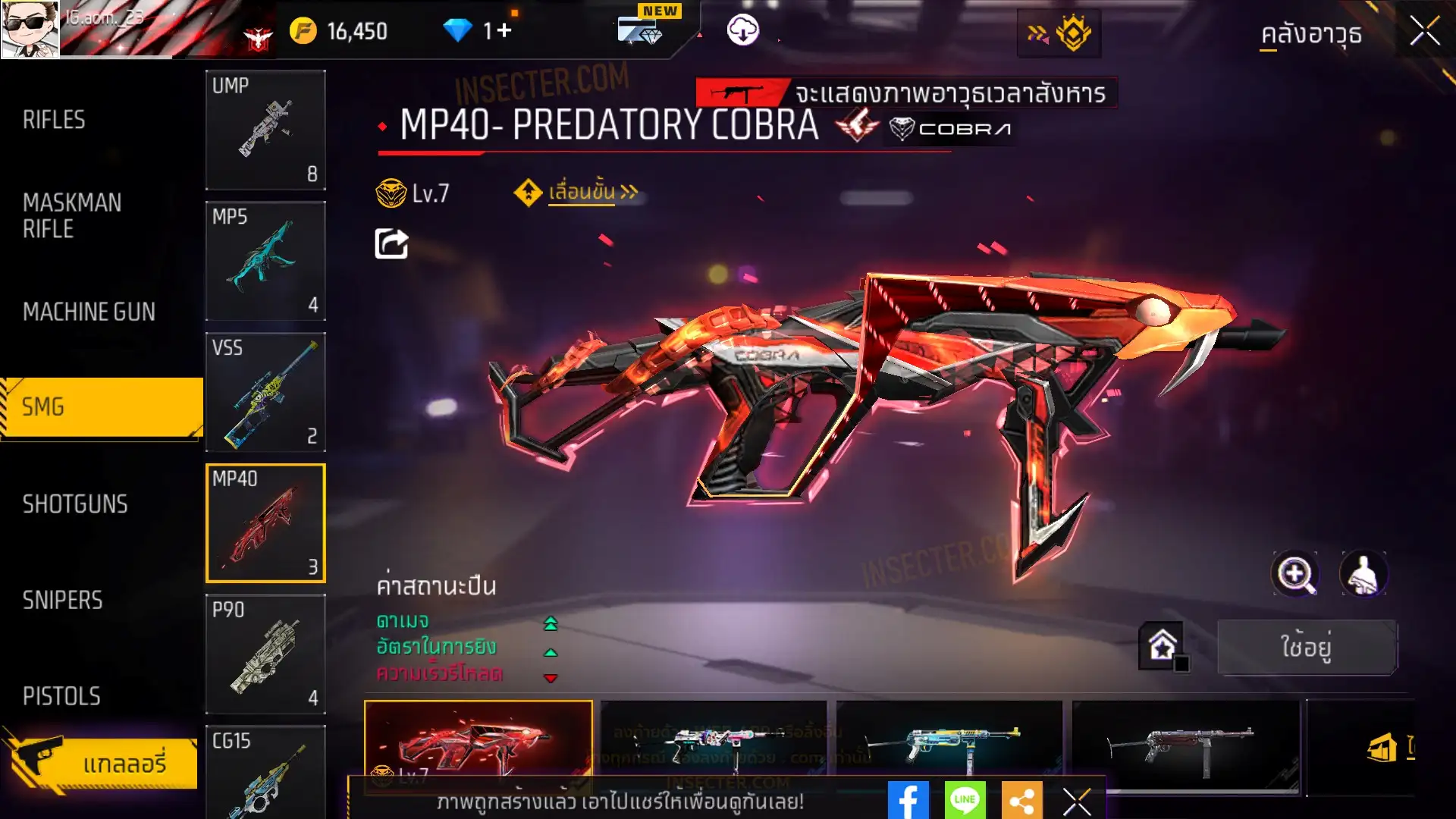Image resolution: width=1456 pixels, height=819 pixels.
Task: Zoom in with the magnifier icon
Action: (1295, 574)
